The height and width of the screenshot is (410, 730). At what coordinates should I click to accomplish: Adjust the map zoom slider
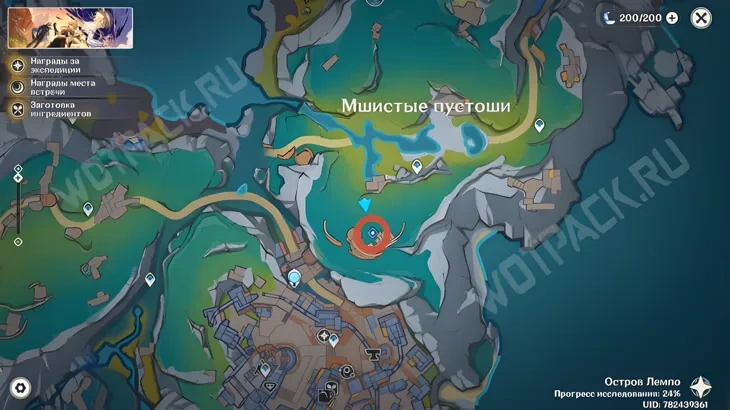tap(18, 205)
